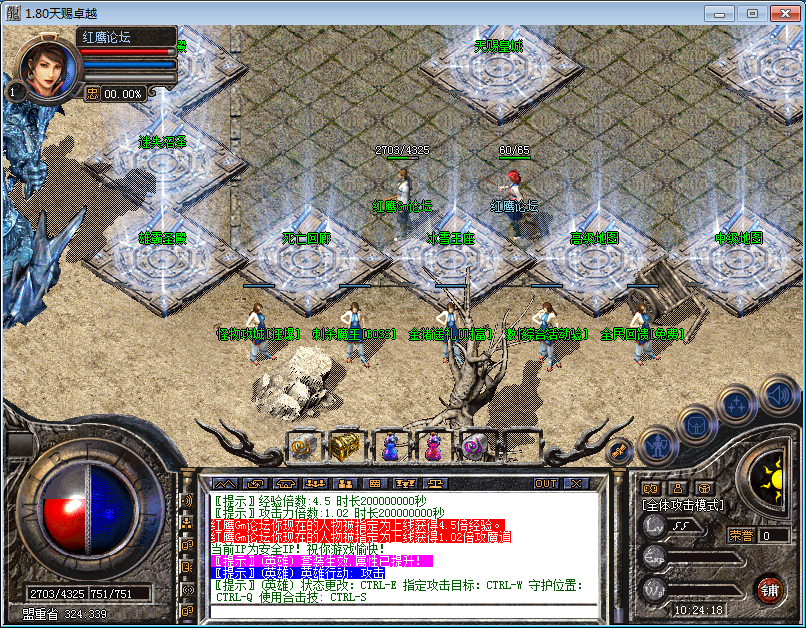The image size is (806, 628).
Task: Use the purple spiral scroll hotbar item
Action: coord(476,445)
